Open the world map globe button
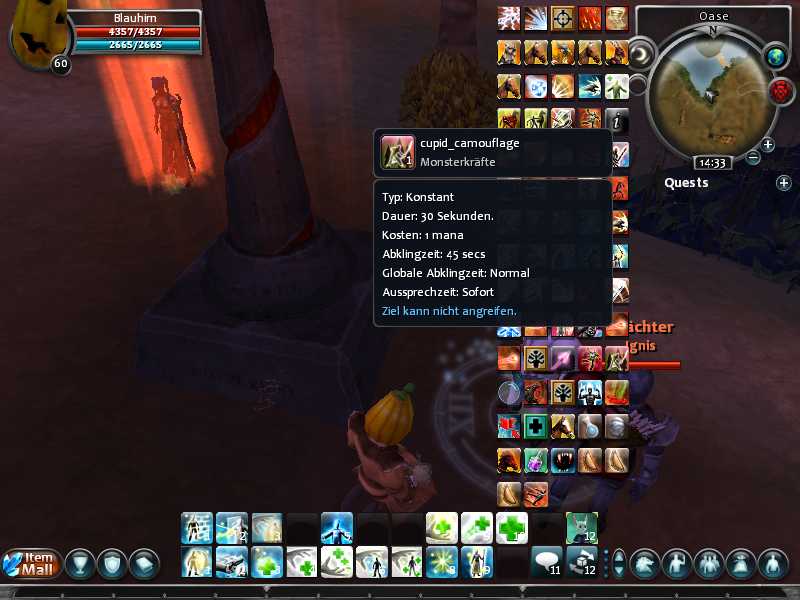 click(777, 57)
